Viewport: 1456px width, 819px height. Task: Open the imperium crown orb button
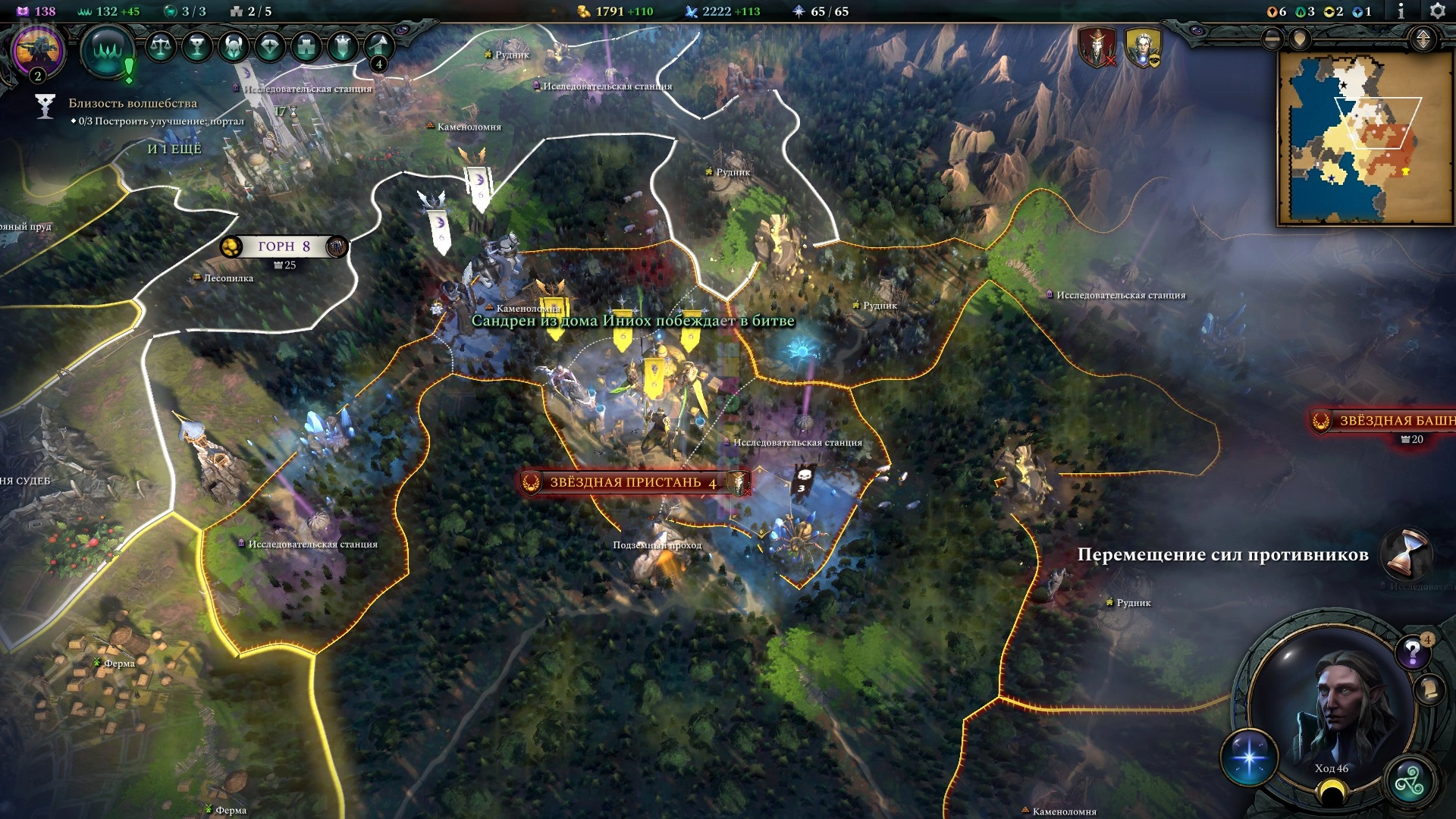pyautogui.click(x=108, y=50)
